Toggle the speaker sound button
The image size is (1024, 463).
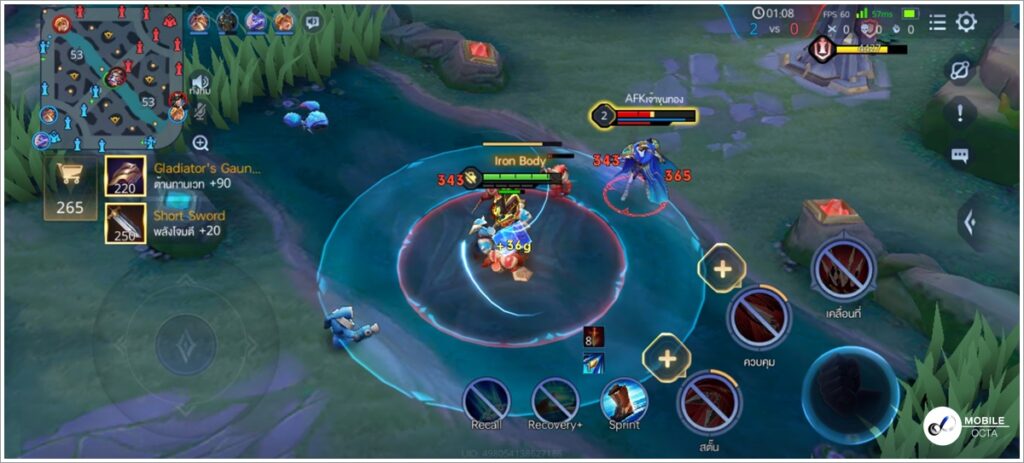click(201, 83)
